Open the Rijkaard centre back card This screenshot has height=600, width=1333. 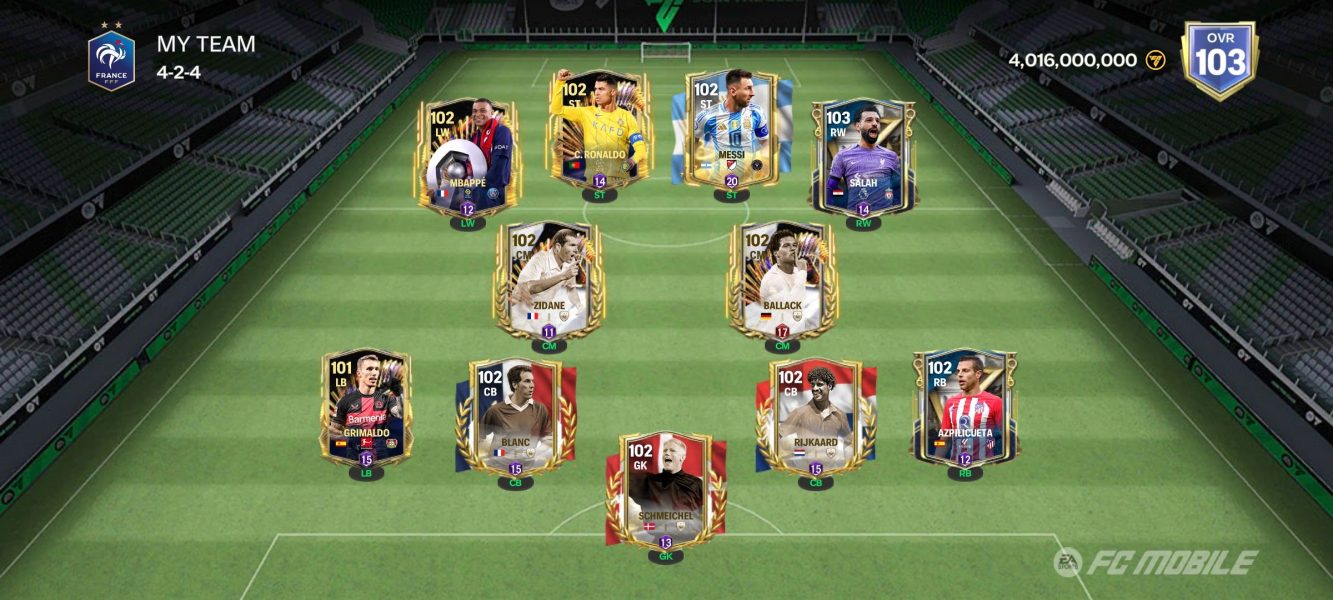pyautogui.click(x=815, y=416)
